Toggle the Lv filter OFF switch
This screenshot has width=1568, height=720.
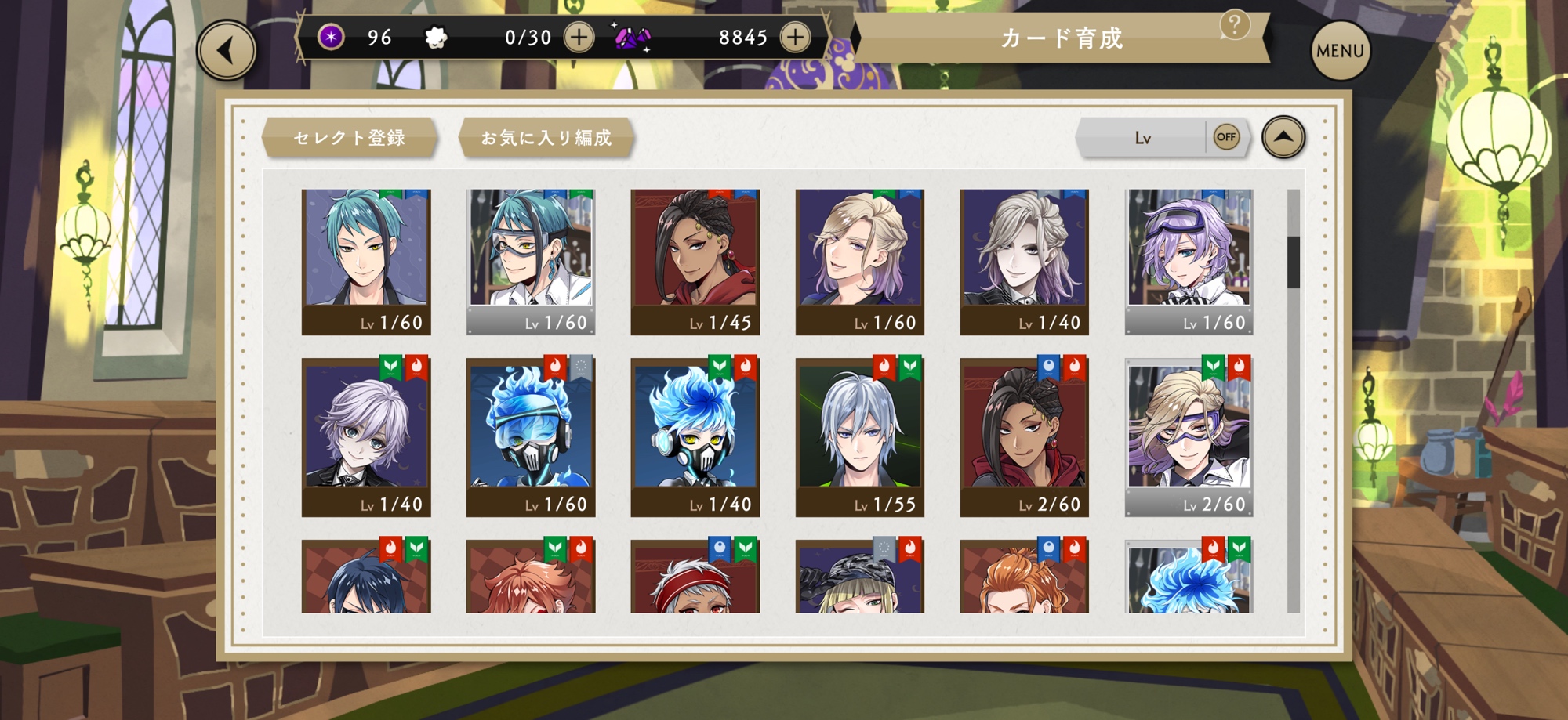point(1225,137)
